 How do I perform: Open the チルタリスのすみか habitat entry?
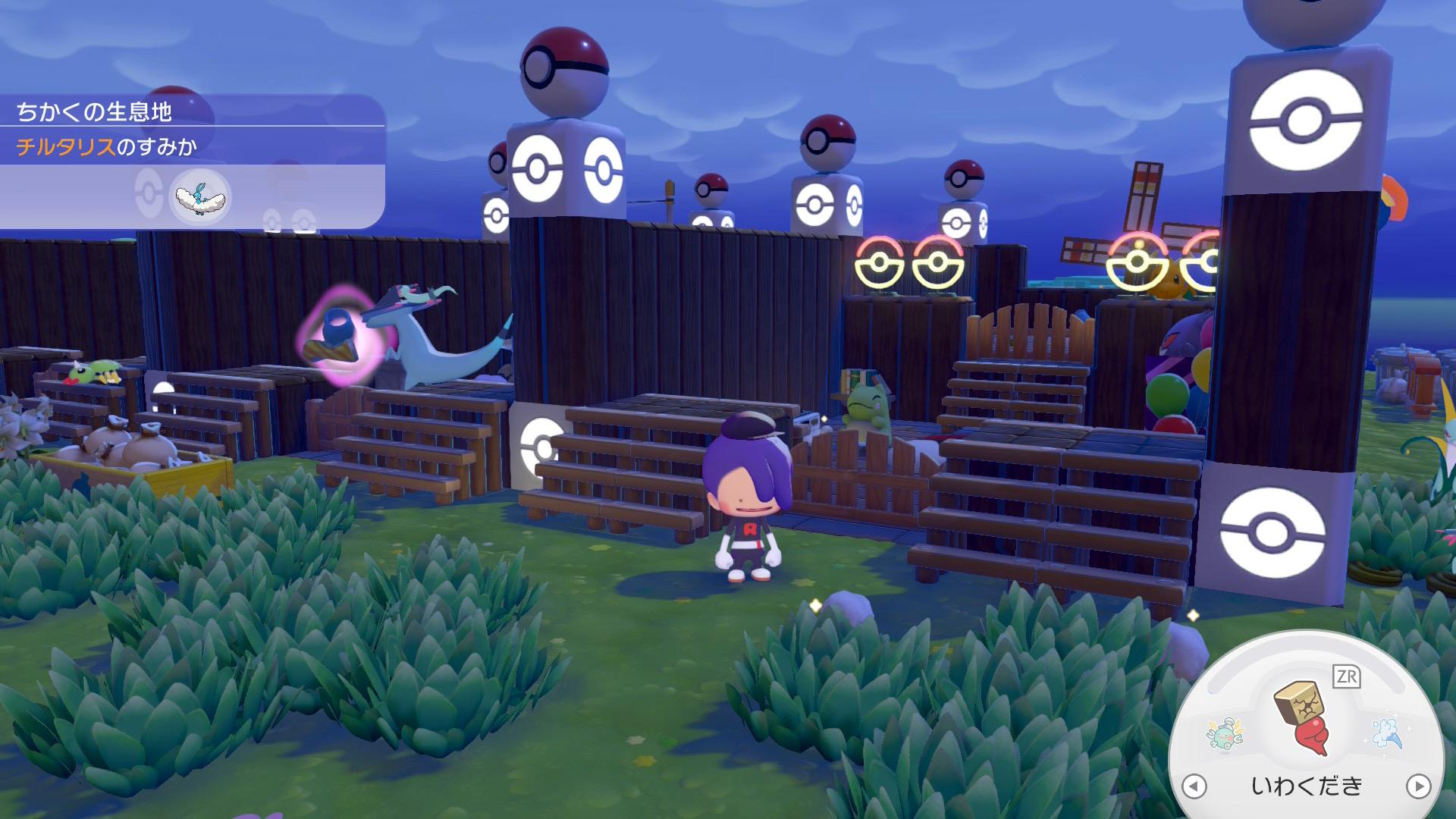pyautogui.click(x=107, y=146)
